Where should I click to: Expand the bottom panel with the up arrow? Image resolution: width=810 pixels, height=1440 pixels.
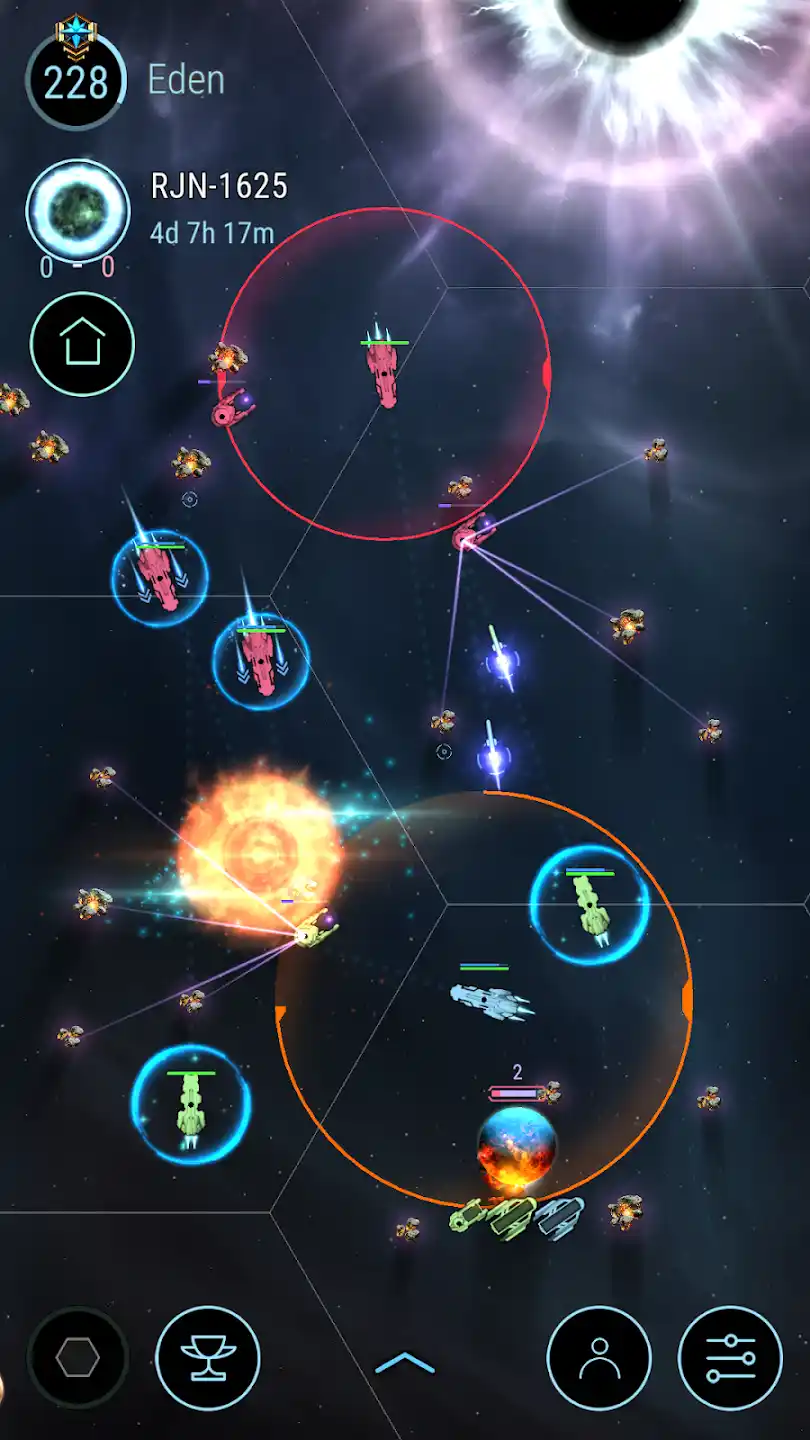pyautogui.click(x=405, y=1362)
